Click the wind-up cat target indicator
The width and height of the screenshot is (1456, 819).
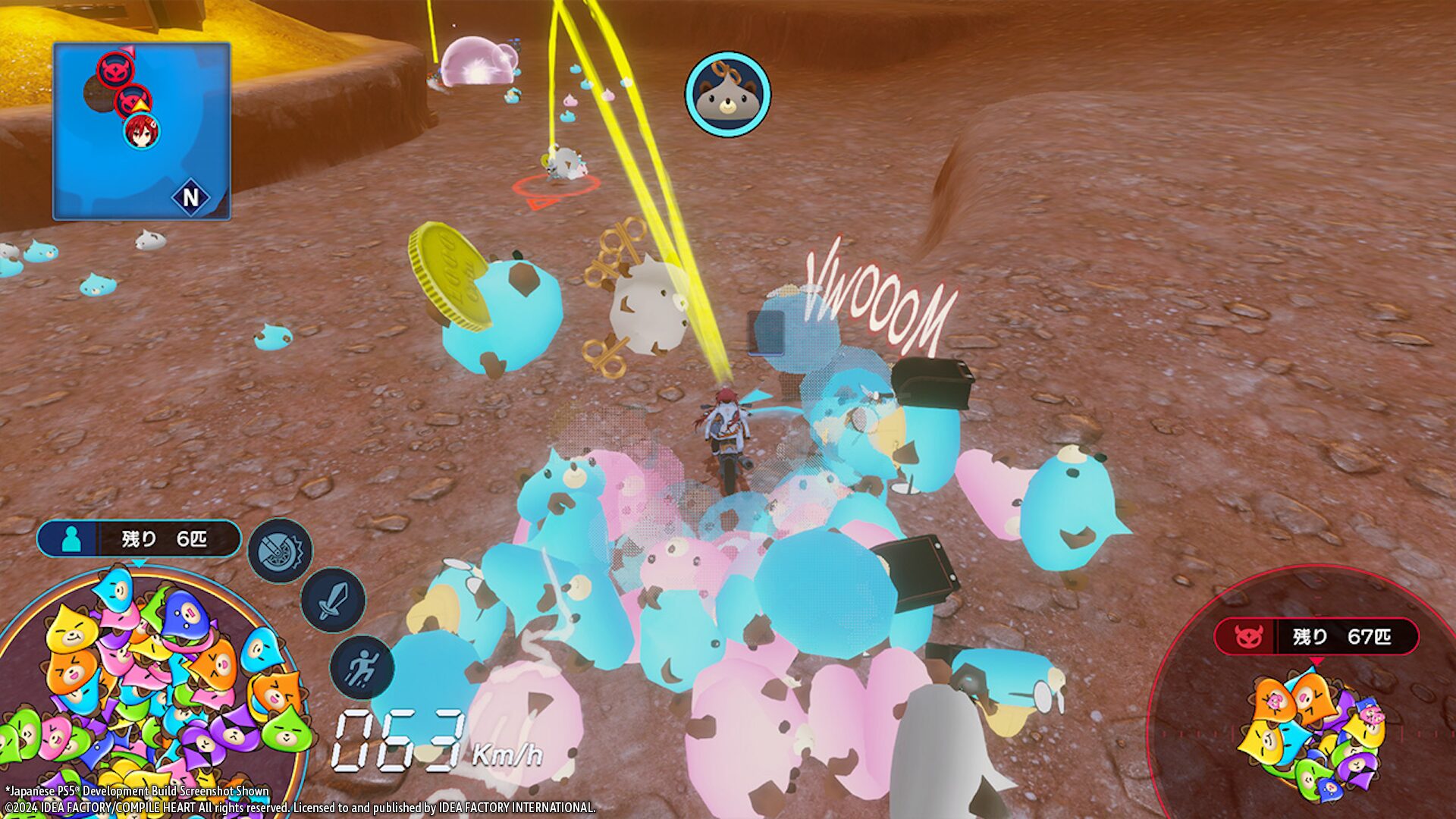coord(727,94)
